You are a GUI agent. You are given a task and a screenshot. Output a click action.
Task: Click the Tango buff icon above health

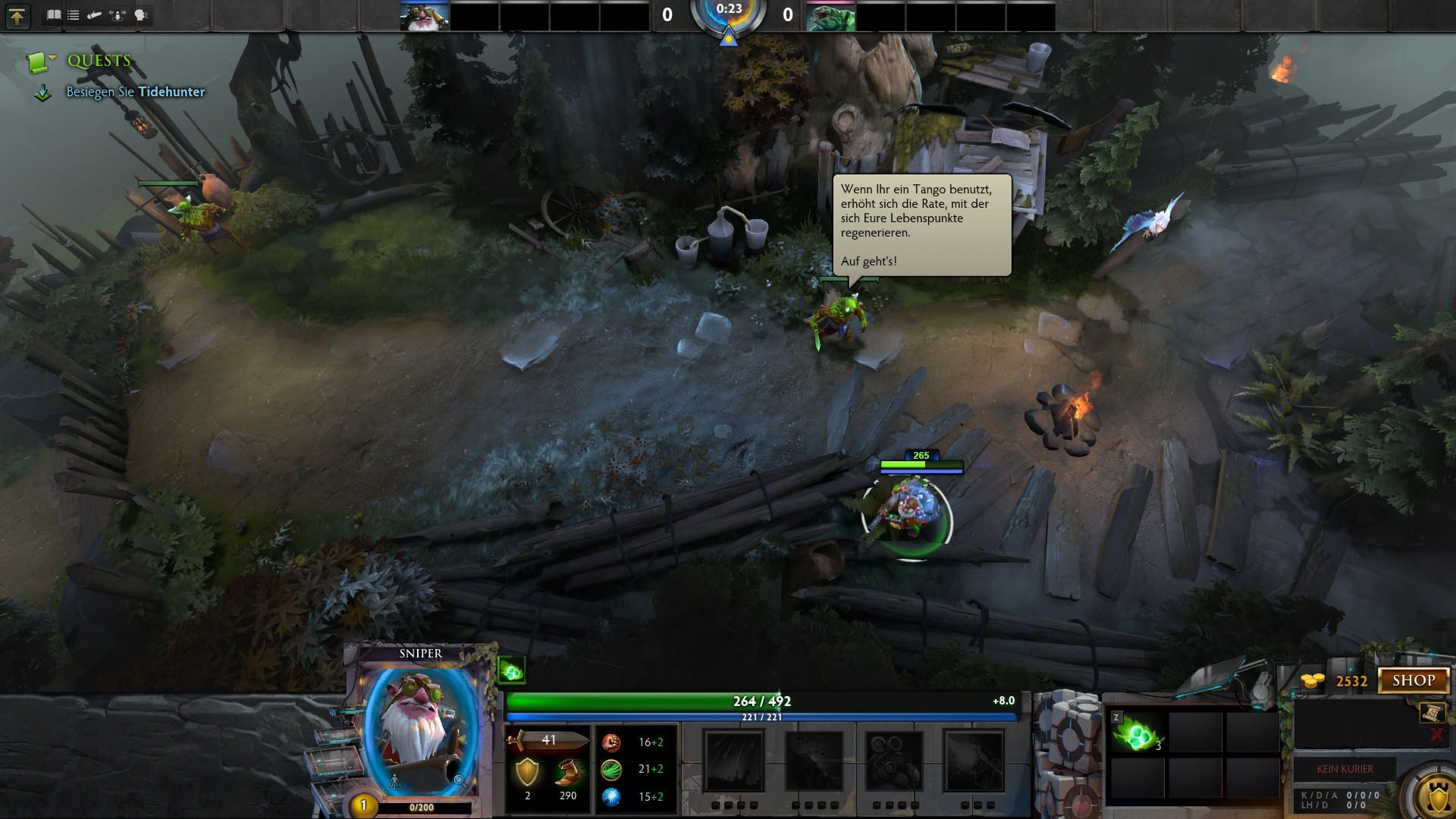(x=512, y=670)
